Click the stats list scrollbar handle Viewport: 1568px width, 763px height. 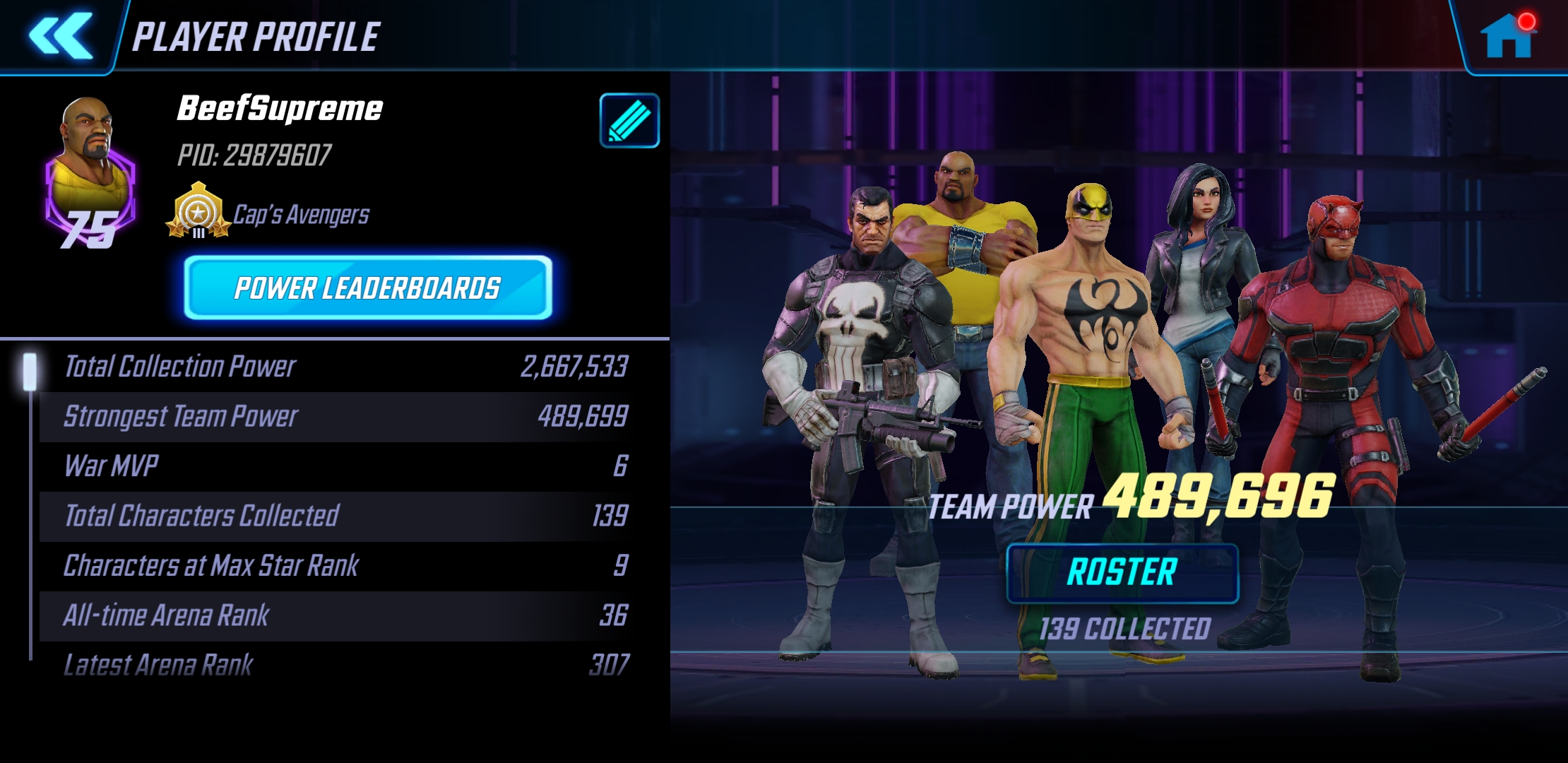click(30, 372)
